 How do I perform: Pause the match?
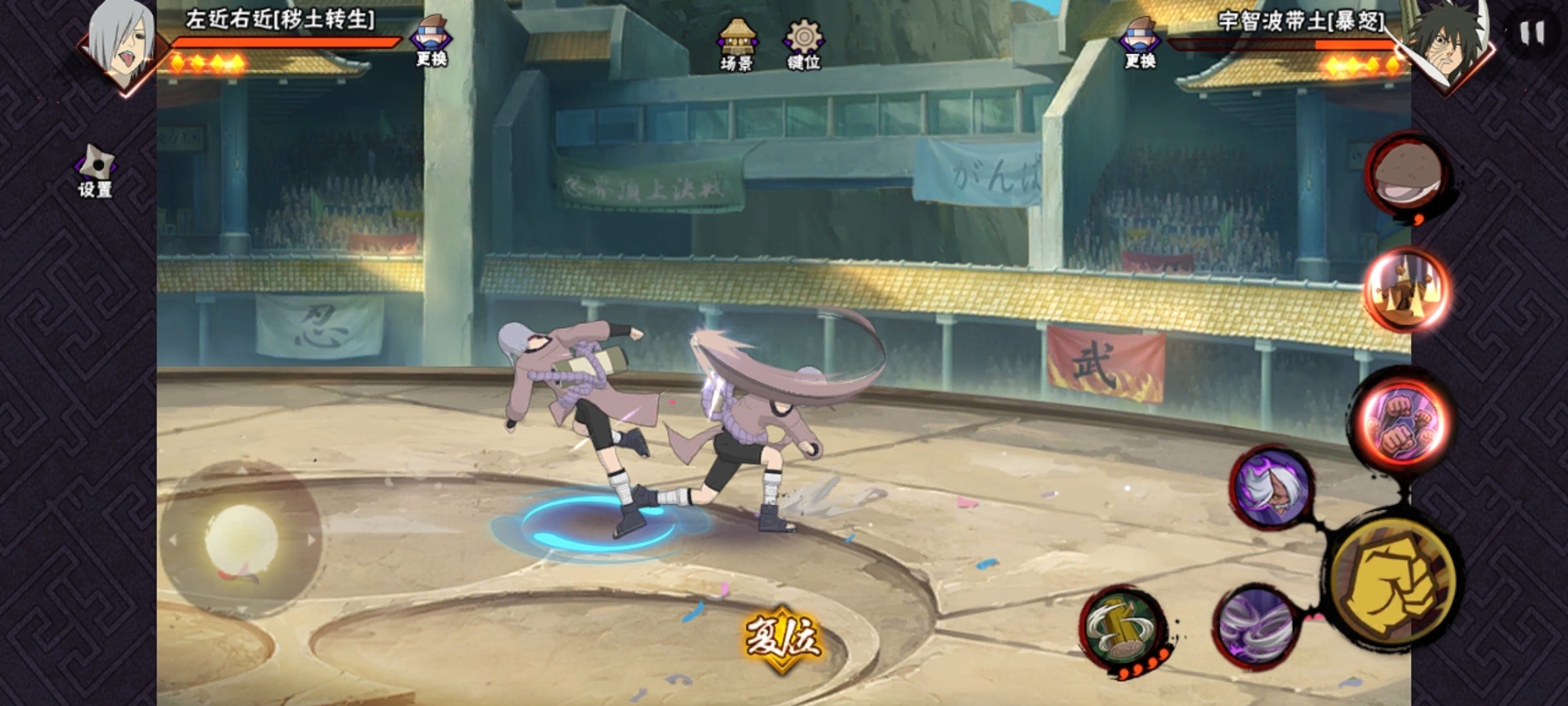click(x=1532, y=33)
